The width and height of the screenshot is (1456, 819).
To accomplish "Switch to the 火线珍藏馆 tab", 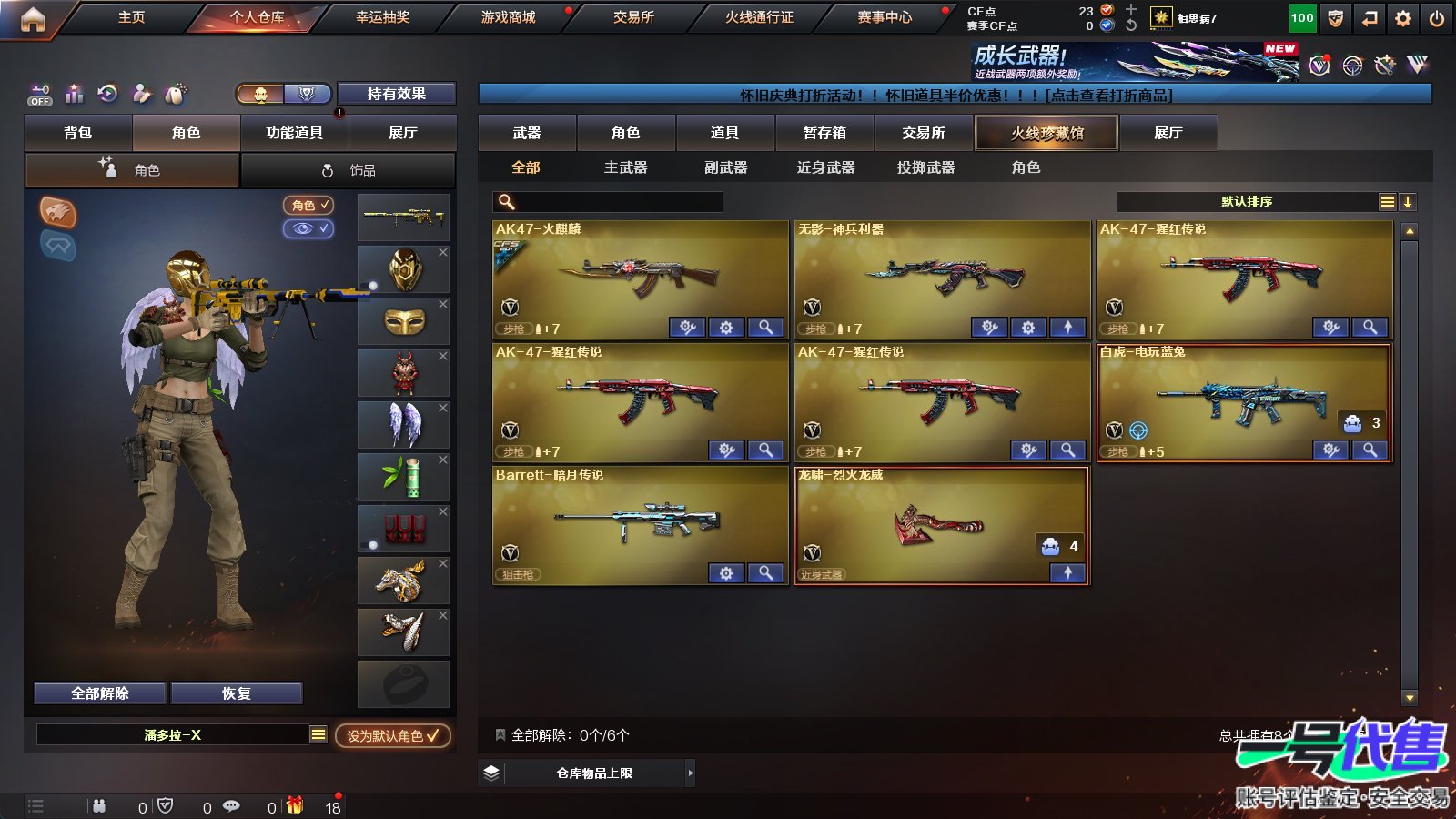I will (x=1046, y=133).
